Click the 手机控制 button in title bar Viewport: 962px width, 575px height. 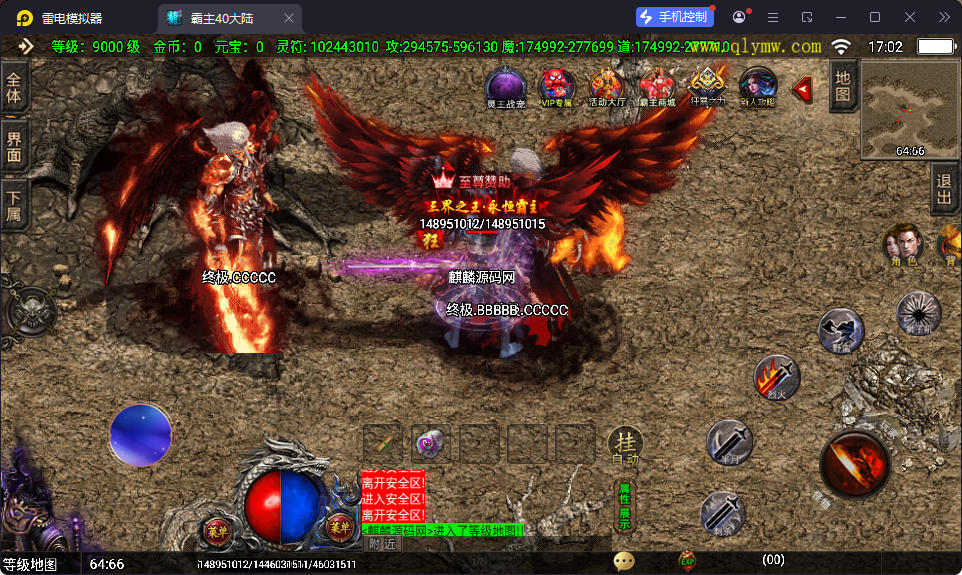click(x=675, y=17)
